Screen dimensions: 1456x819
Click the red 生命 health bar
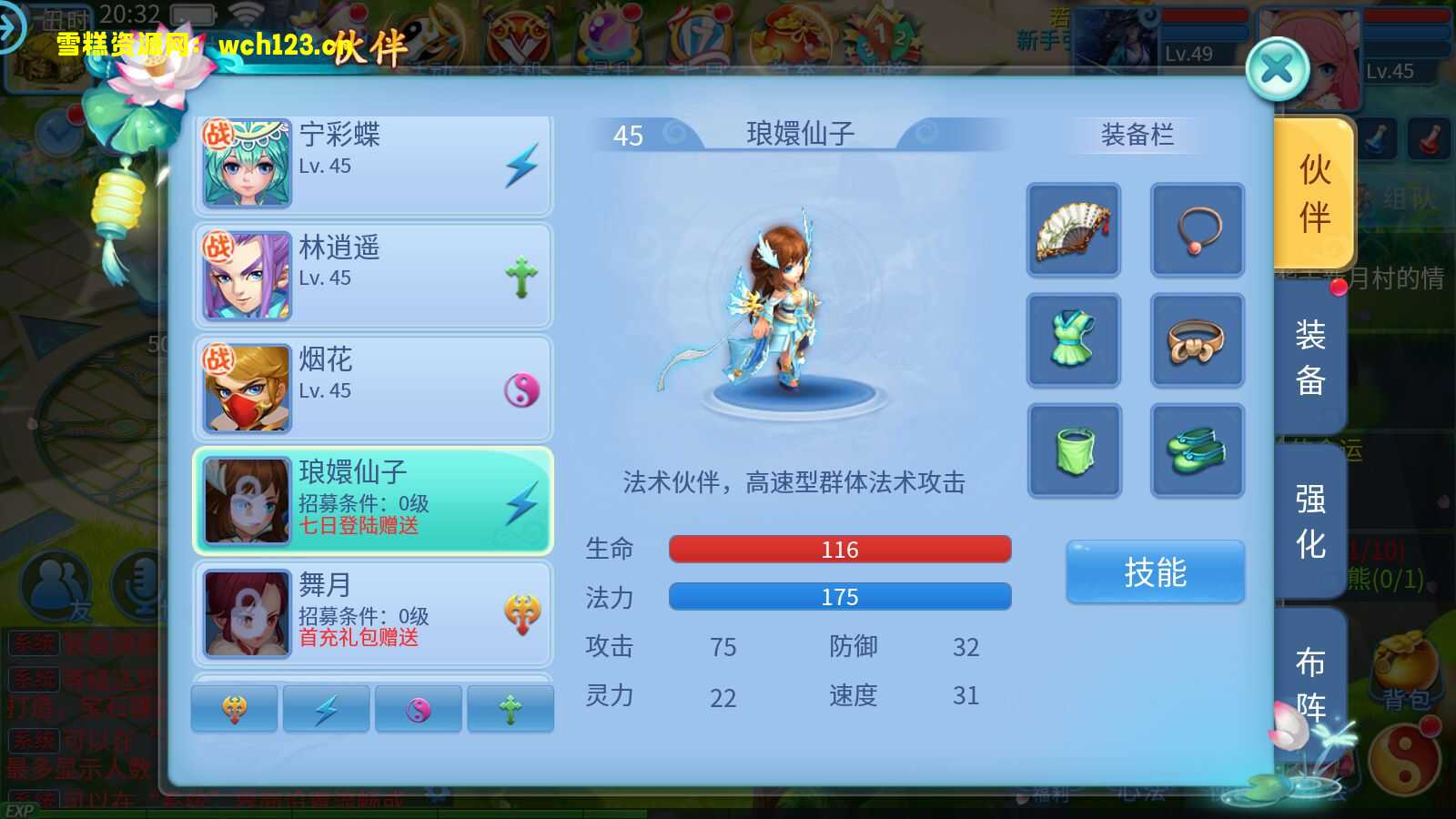tap(839, 549)
